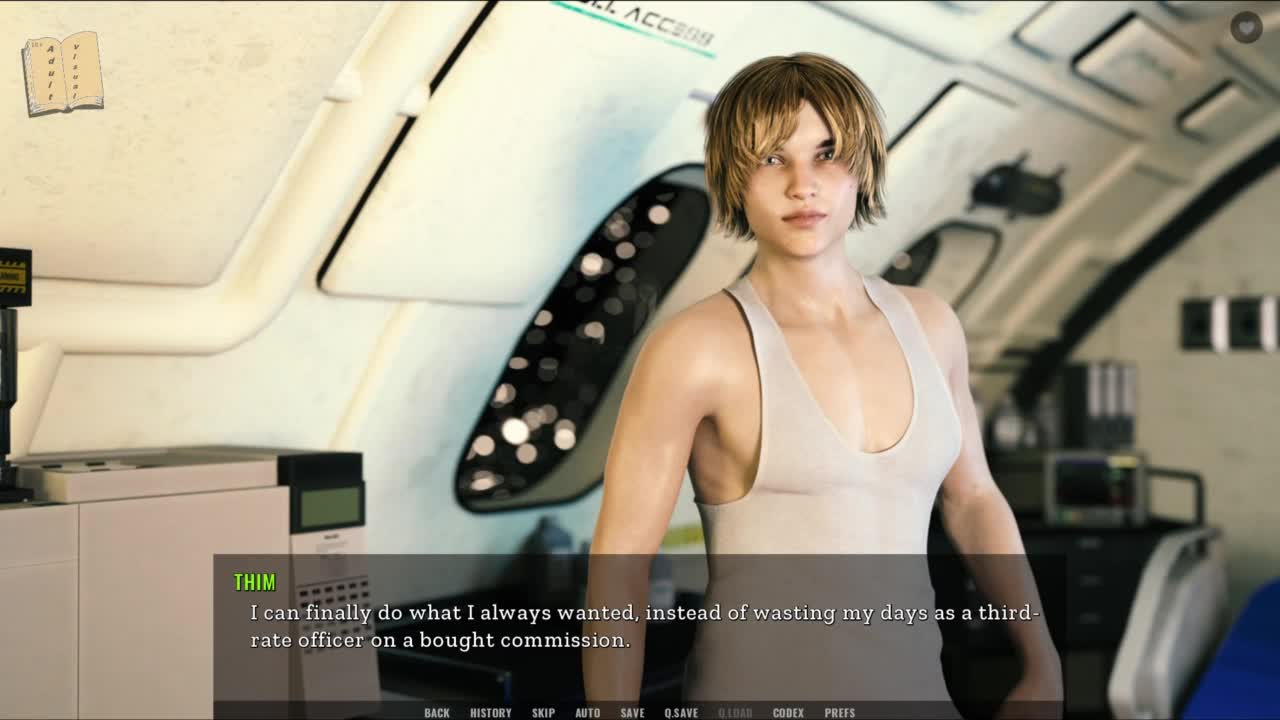Click the heart icon in the corner
The height and width of the screenshot is (720, 1280).
(x=1246, y=27)
